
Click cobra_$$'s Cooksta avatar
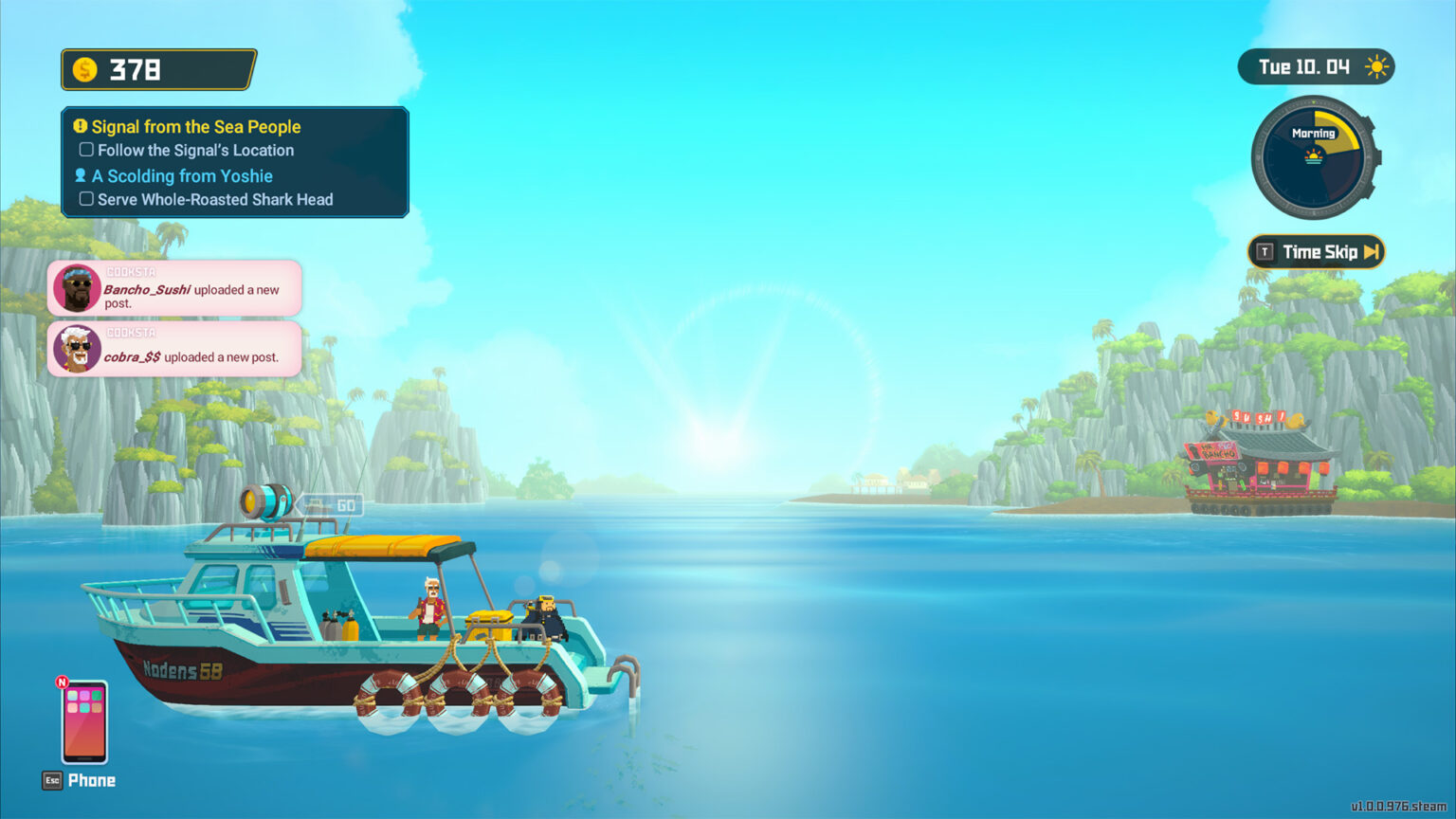pos(78,348)
